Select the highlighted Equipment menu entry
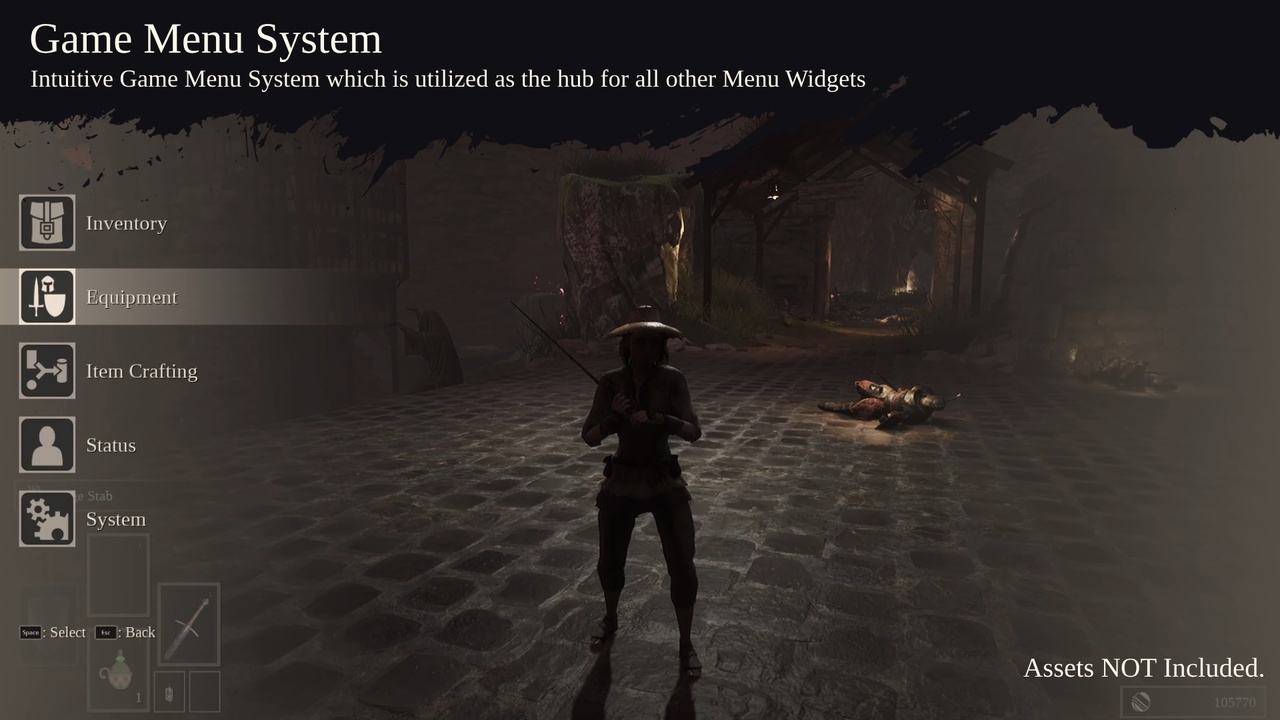1280x720 pixels. (131, 297)
